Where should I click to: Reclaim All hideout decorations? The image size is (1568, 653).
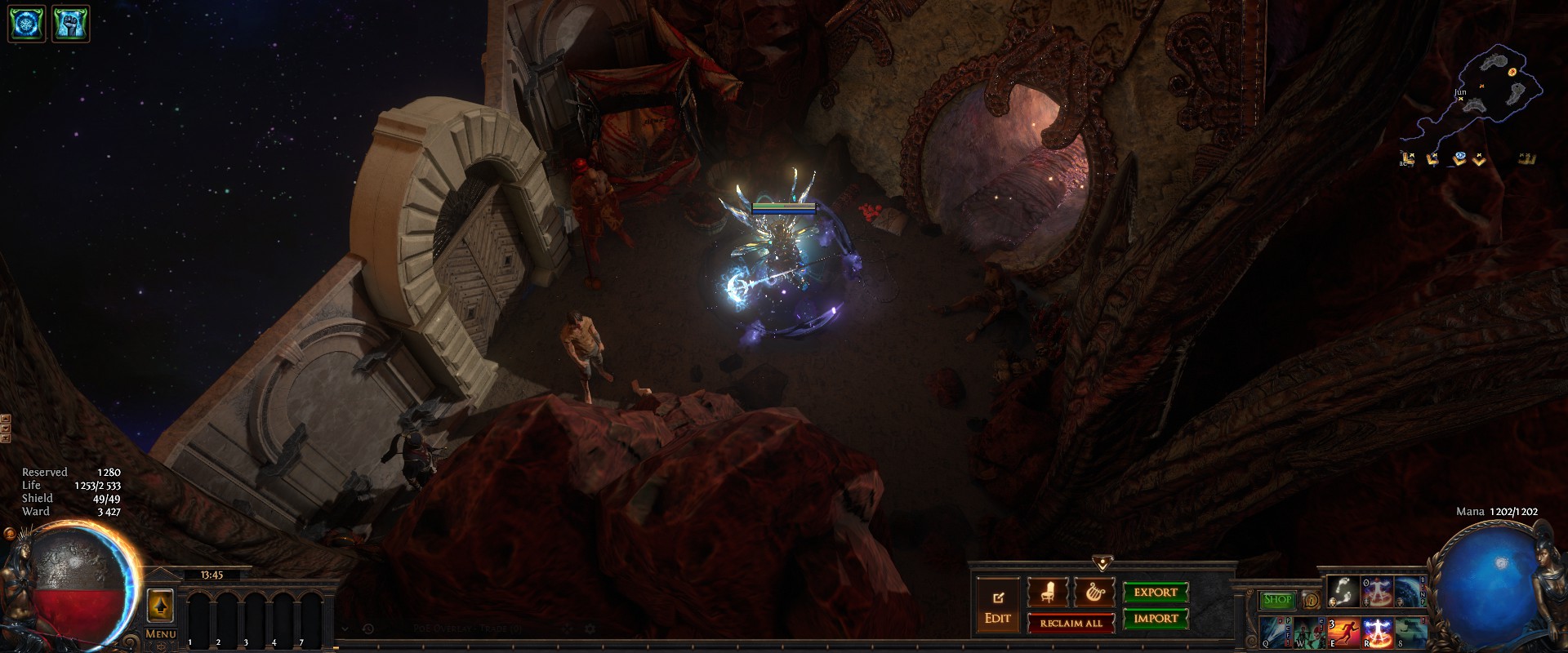click(1071, 624)
